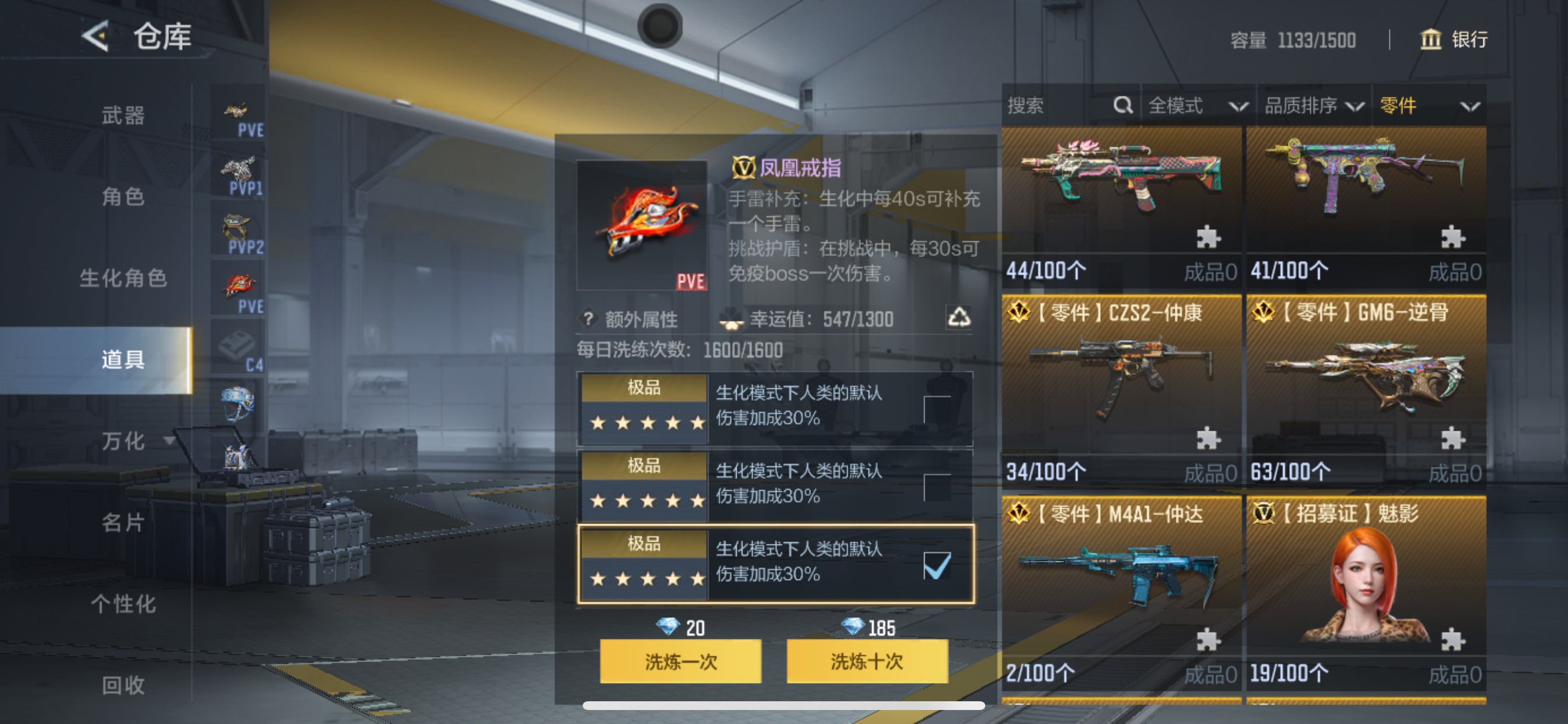Switch to the 生化角色 sidebar tab

[121, 278]
